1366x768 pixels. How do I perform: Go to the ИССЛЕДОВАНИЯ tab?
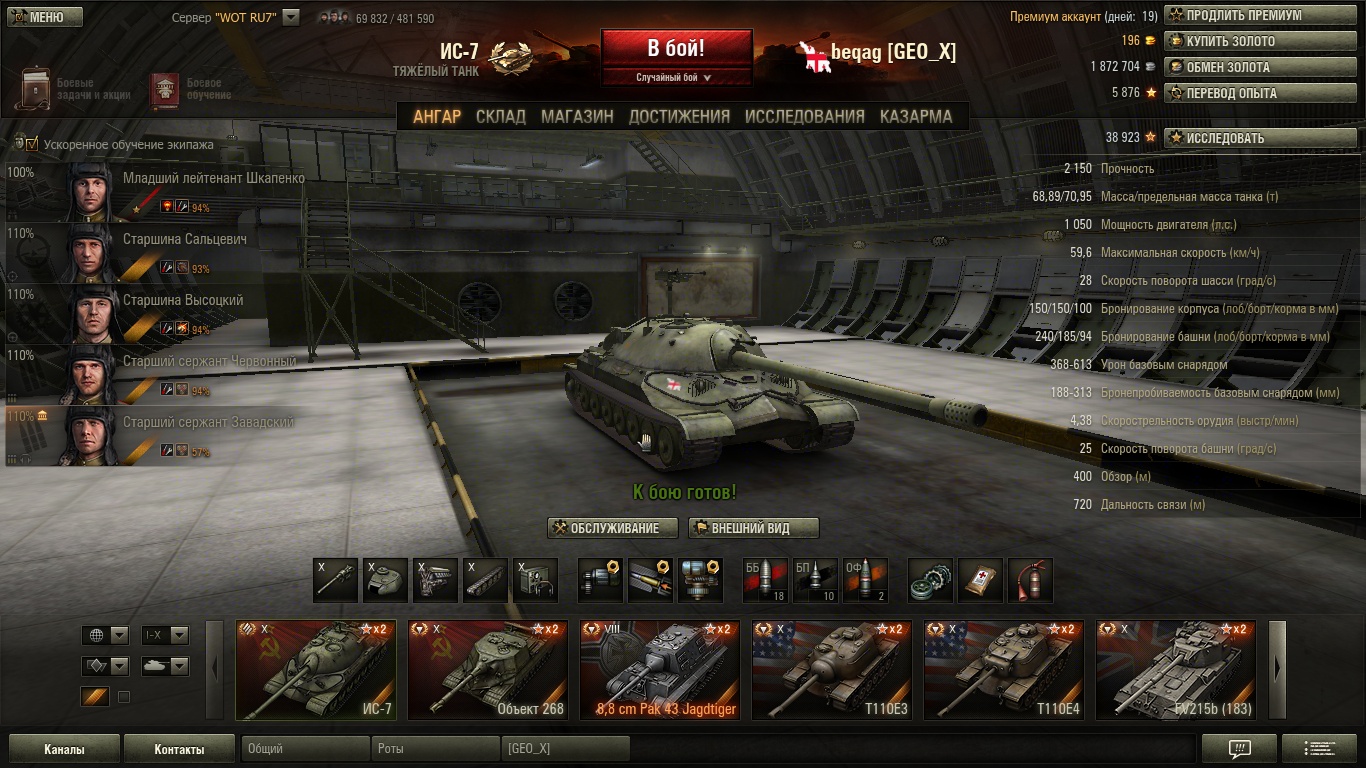click(804, 116)
